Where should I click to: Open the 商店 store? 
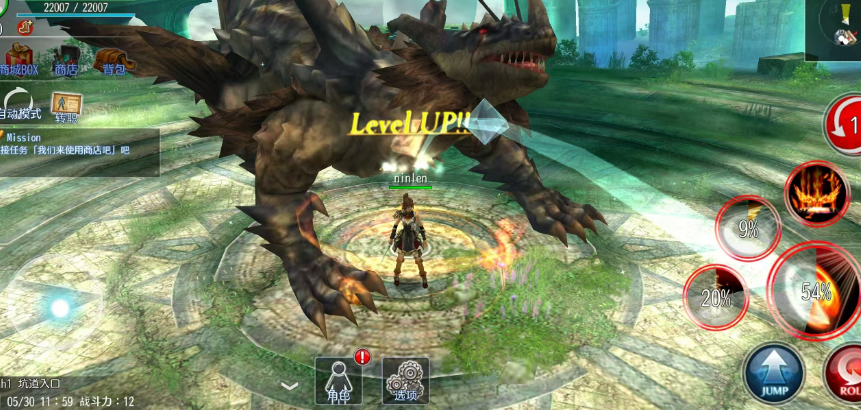point(67,58)
